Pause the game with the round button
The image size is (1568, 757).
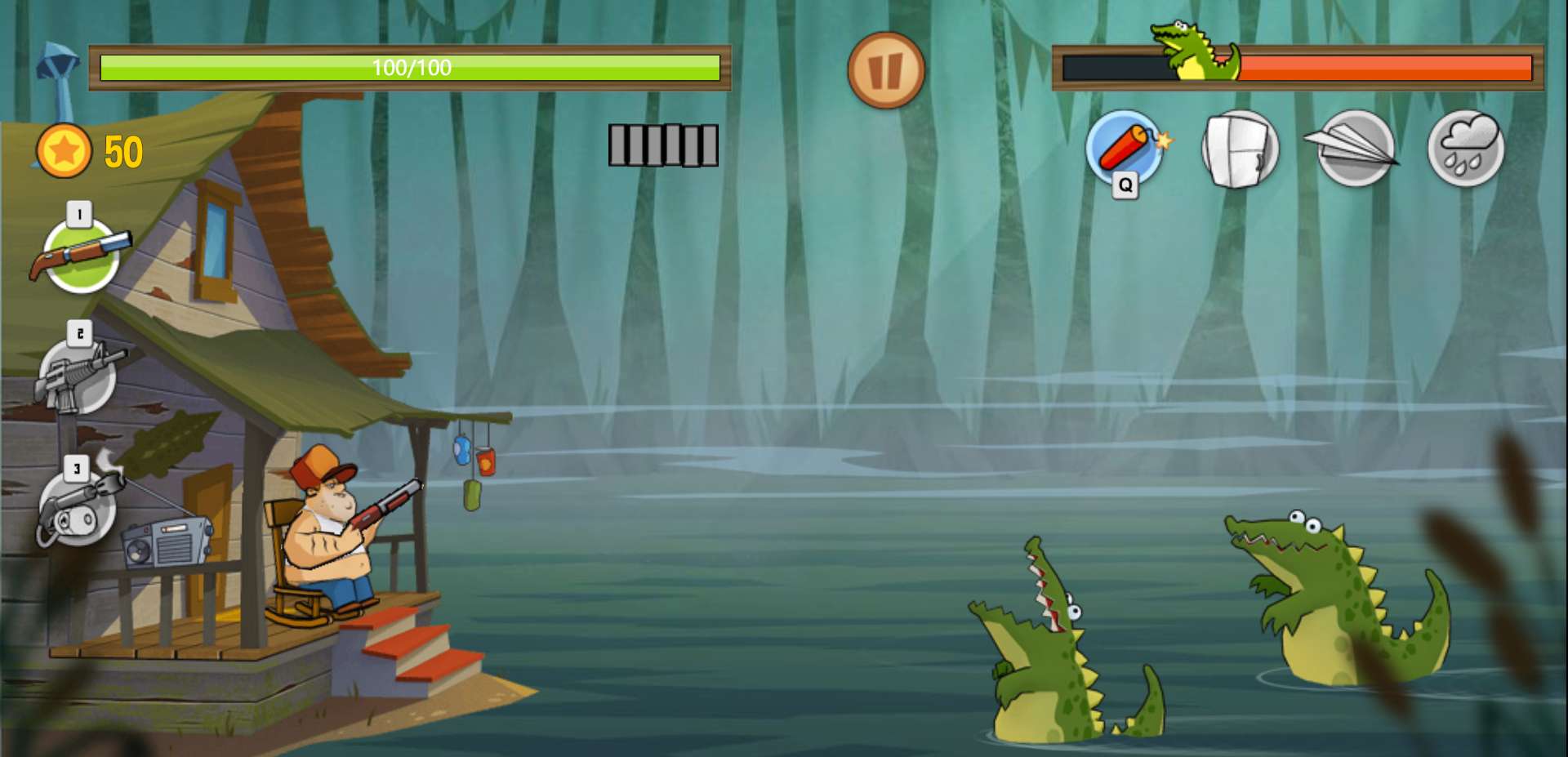(x=885, y=70)
